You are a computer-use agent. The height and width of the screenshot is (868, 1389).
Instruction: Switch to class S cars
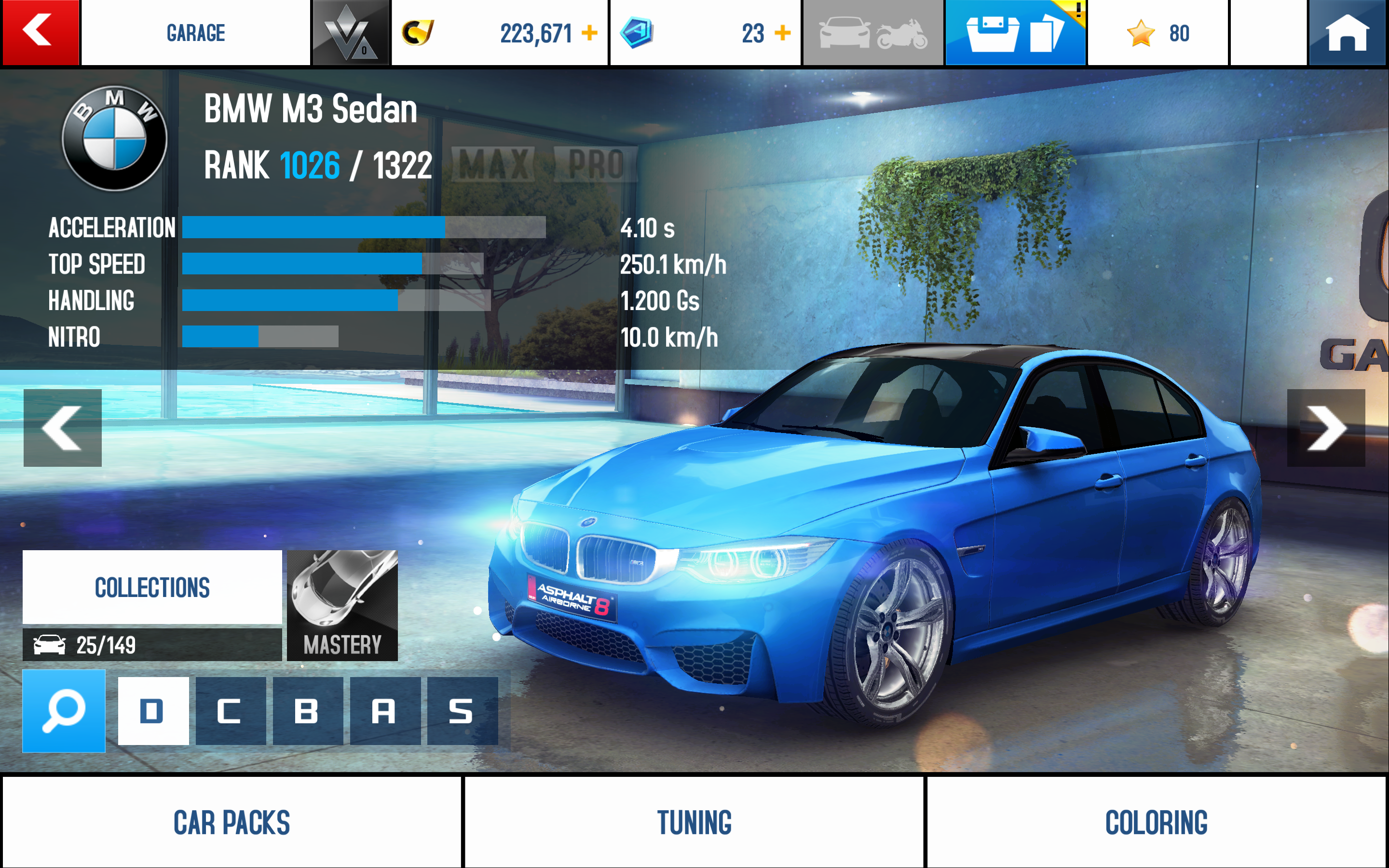(462, 711)
